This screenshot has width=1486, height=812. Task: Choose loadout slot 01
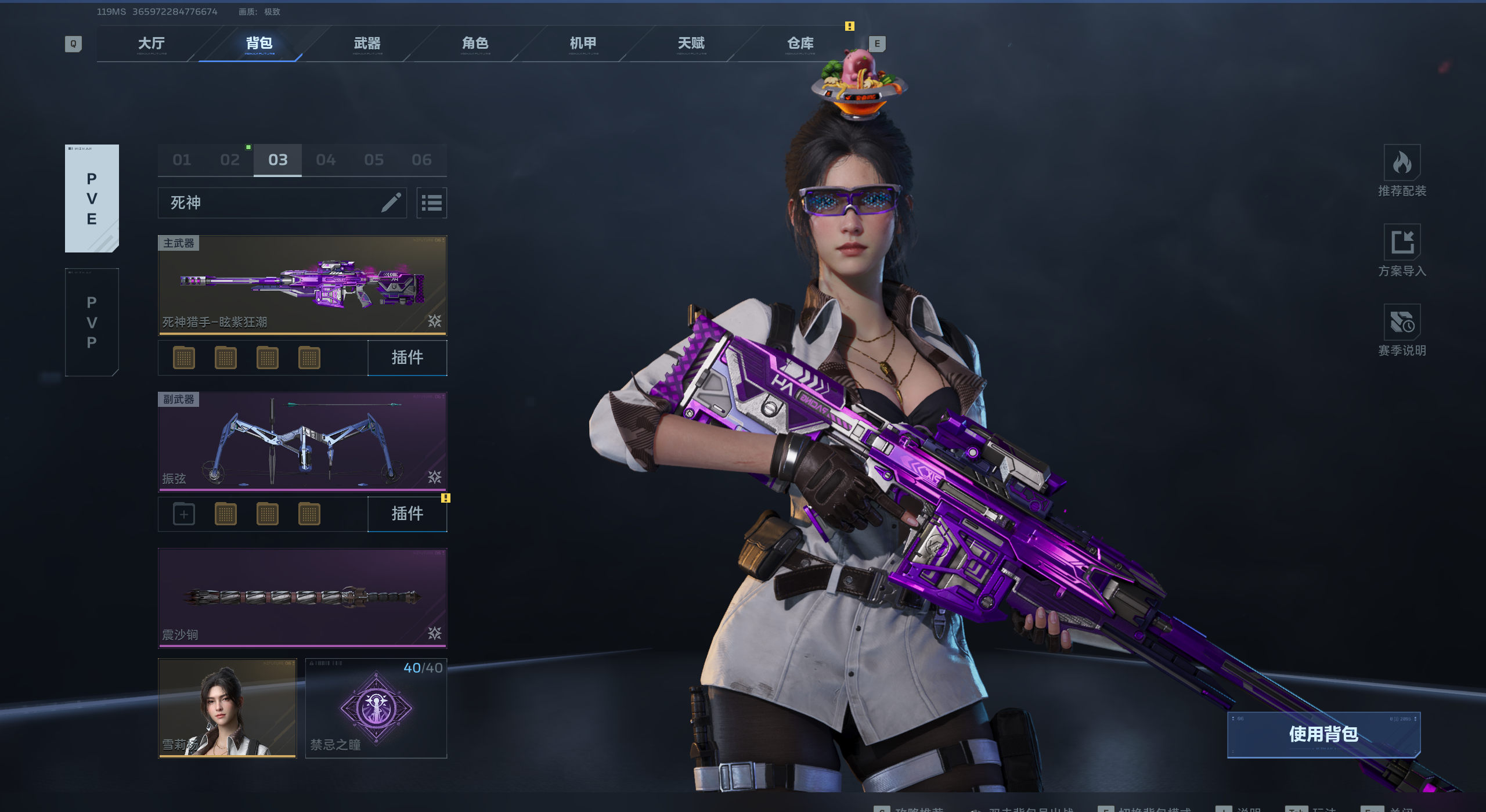tap(182, 160)
